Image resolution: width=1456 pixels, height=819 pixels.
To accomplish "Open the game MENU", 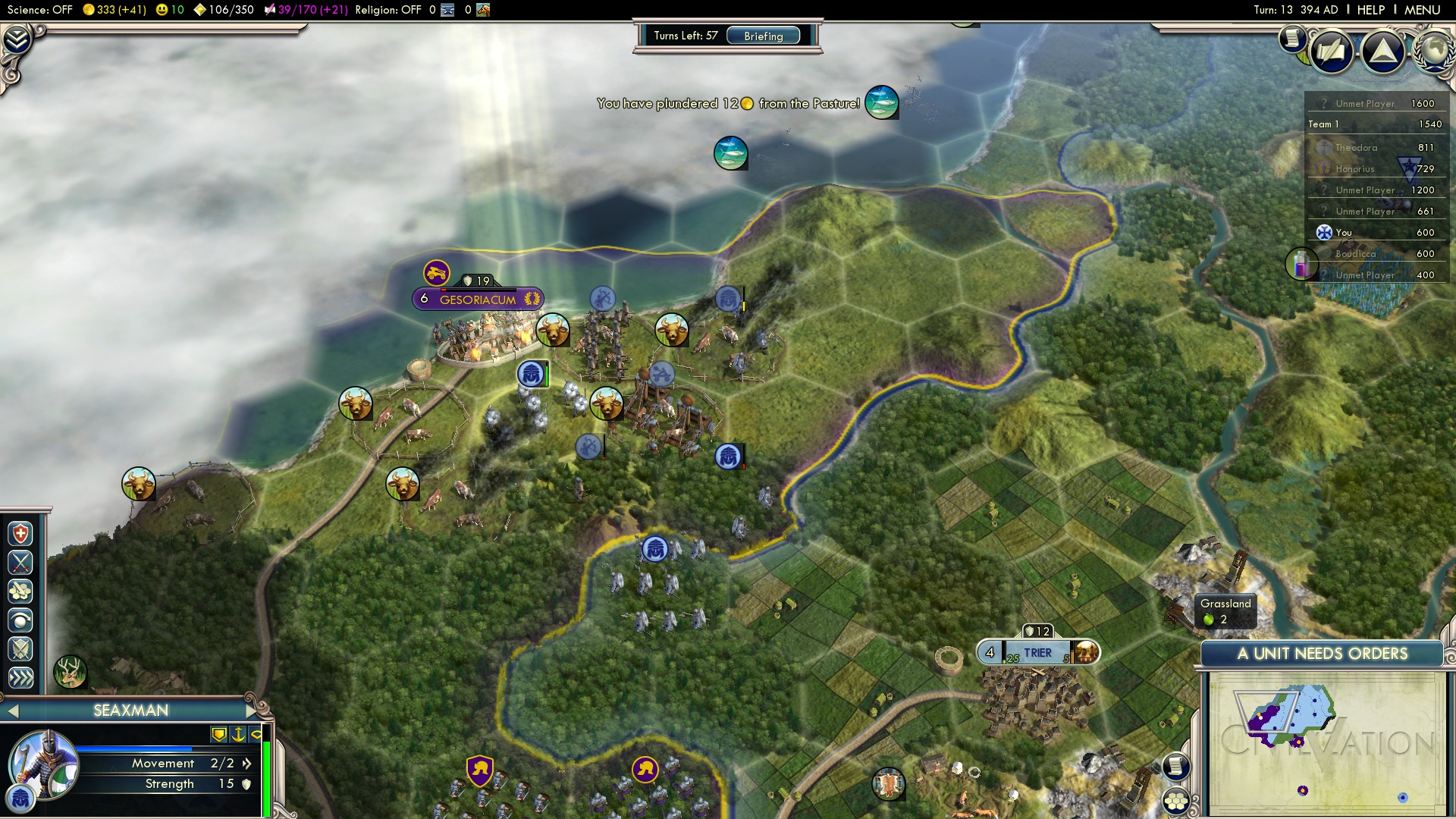I will pyautogui.click(x=1422, y=10).
